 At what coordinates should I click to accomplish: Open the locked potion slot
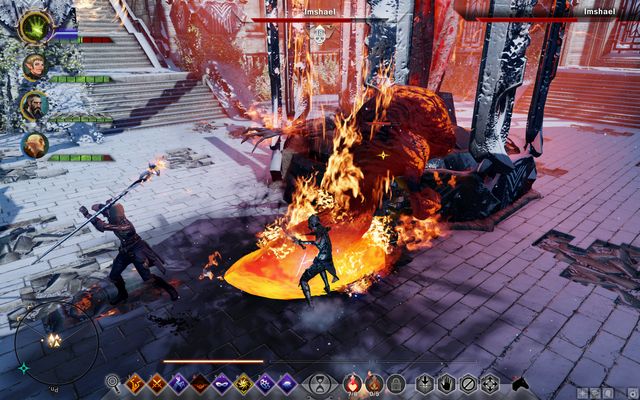click(x=396, y=383)
